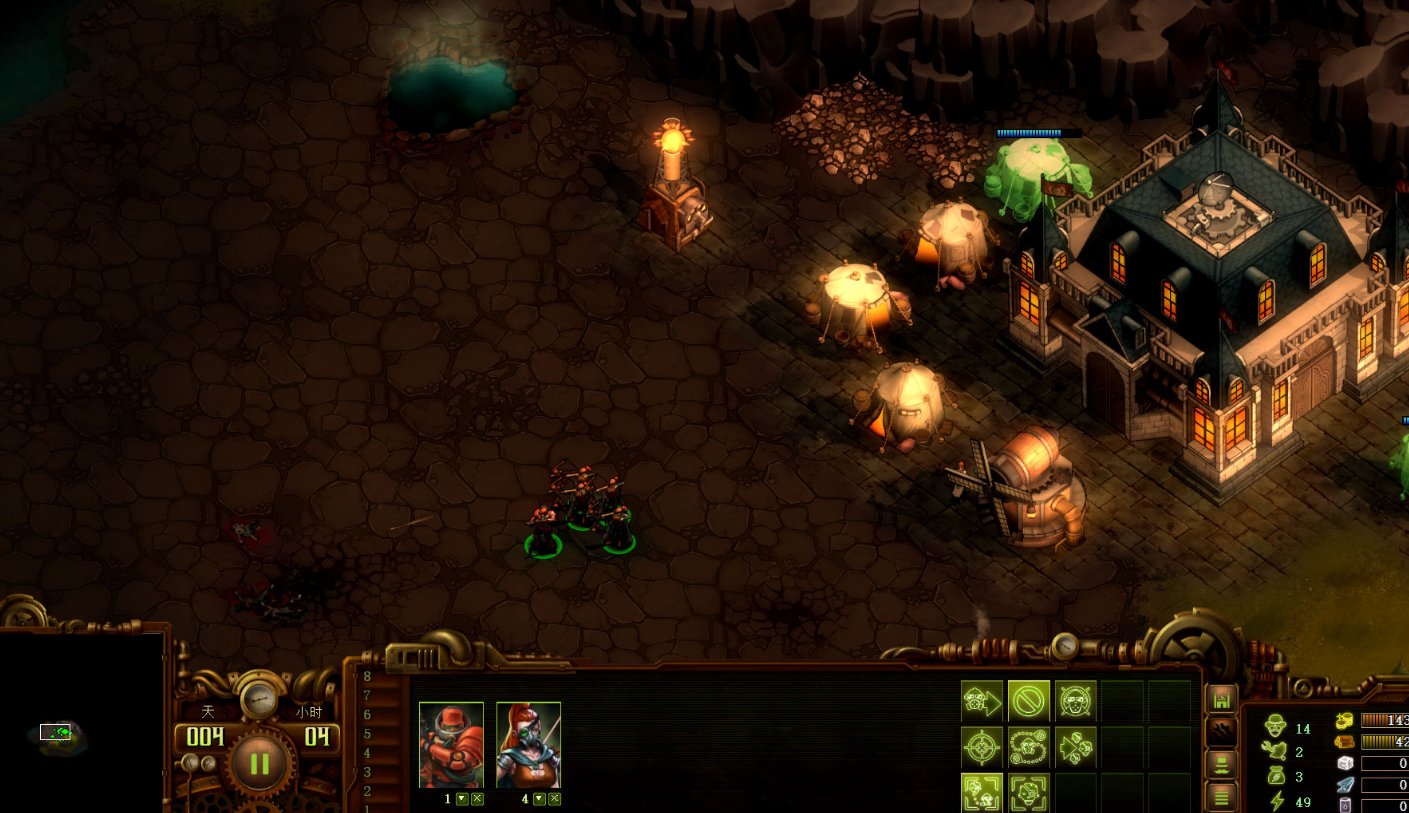
Task: Open the buildings menu (castle icon)
Action: (1221, 701)
